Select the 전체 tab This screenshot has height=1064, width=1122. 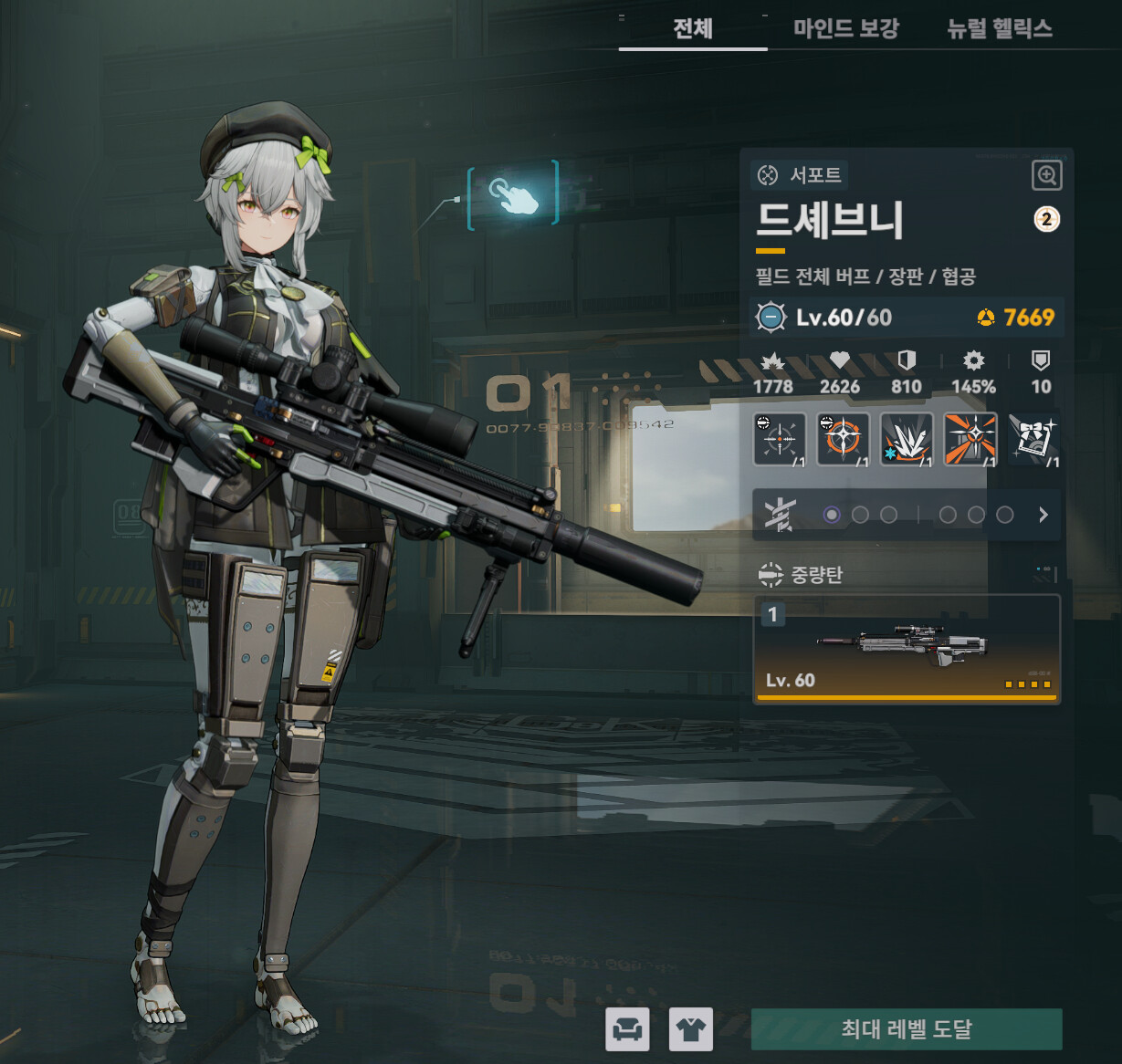point(692,28)
